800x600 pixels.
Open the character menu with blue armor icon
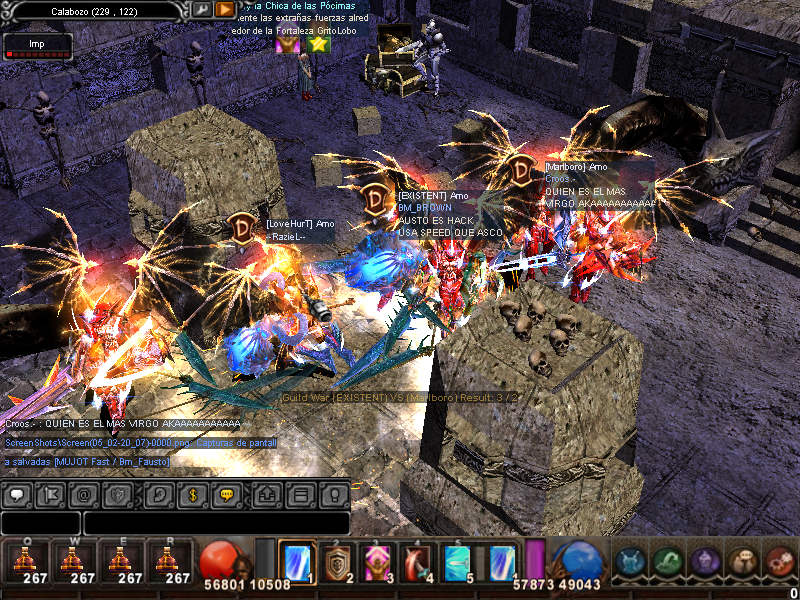pyautogui.click(x=632, y=562)
